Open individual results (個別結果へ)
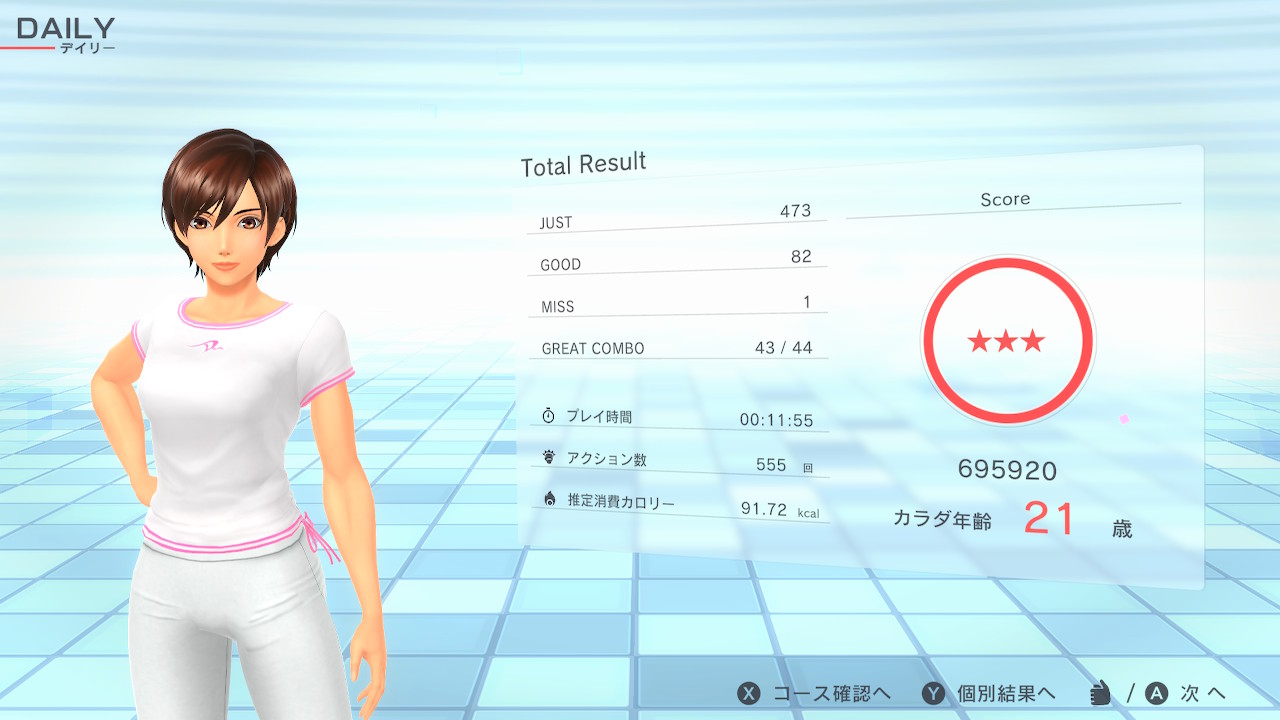The image size is (1280, 720). point(988,693)
